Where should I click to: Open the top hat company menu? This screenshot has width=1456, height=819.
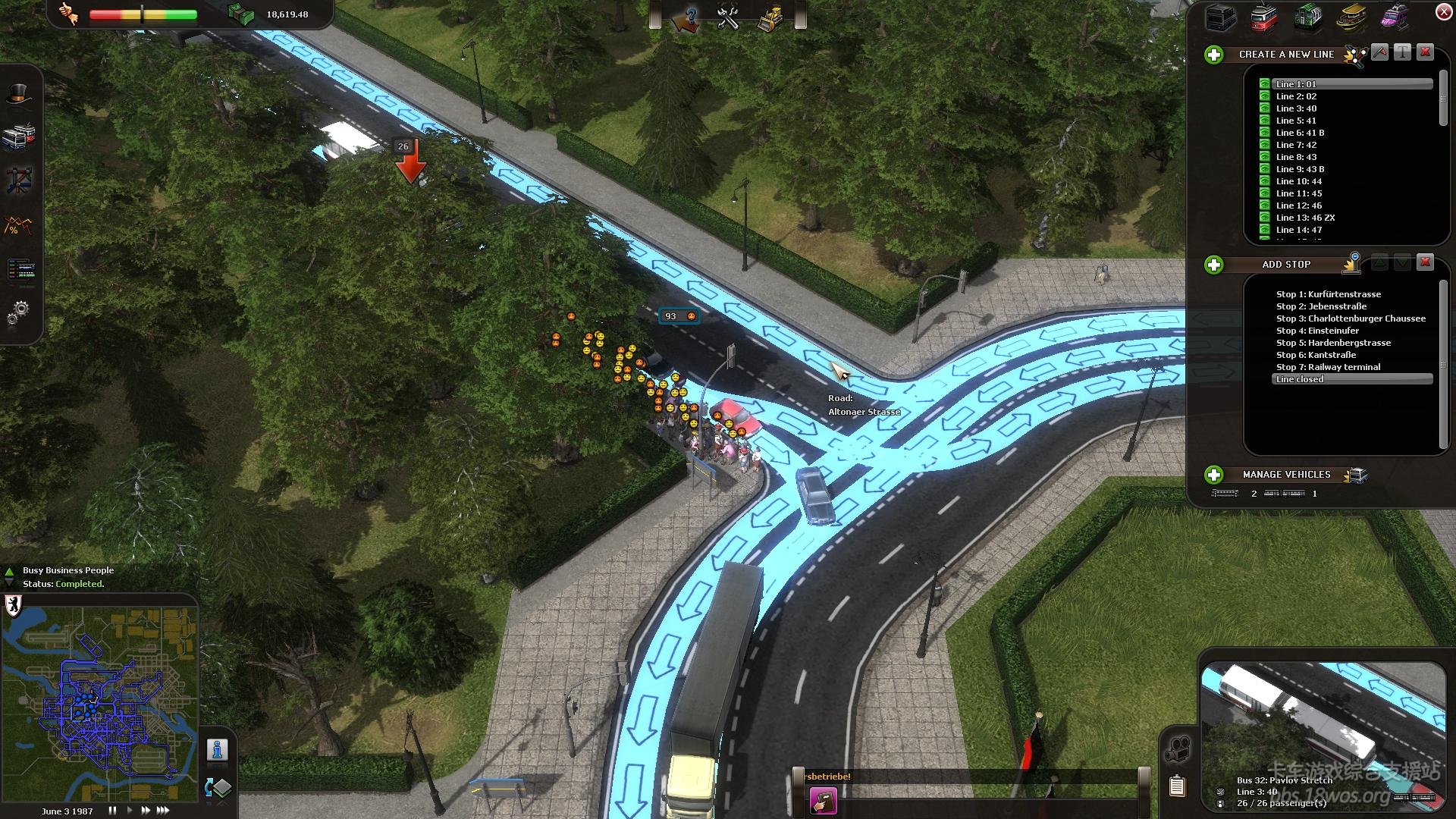[19, 95]
